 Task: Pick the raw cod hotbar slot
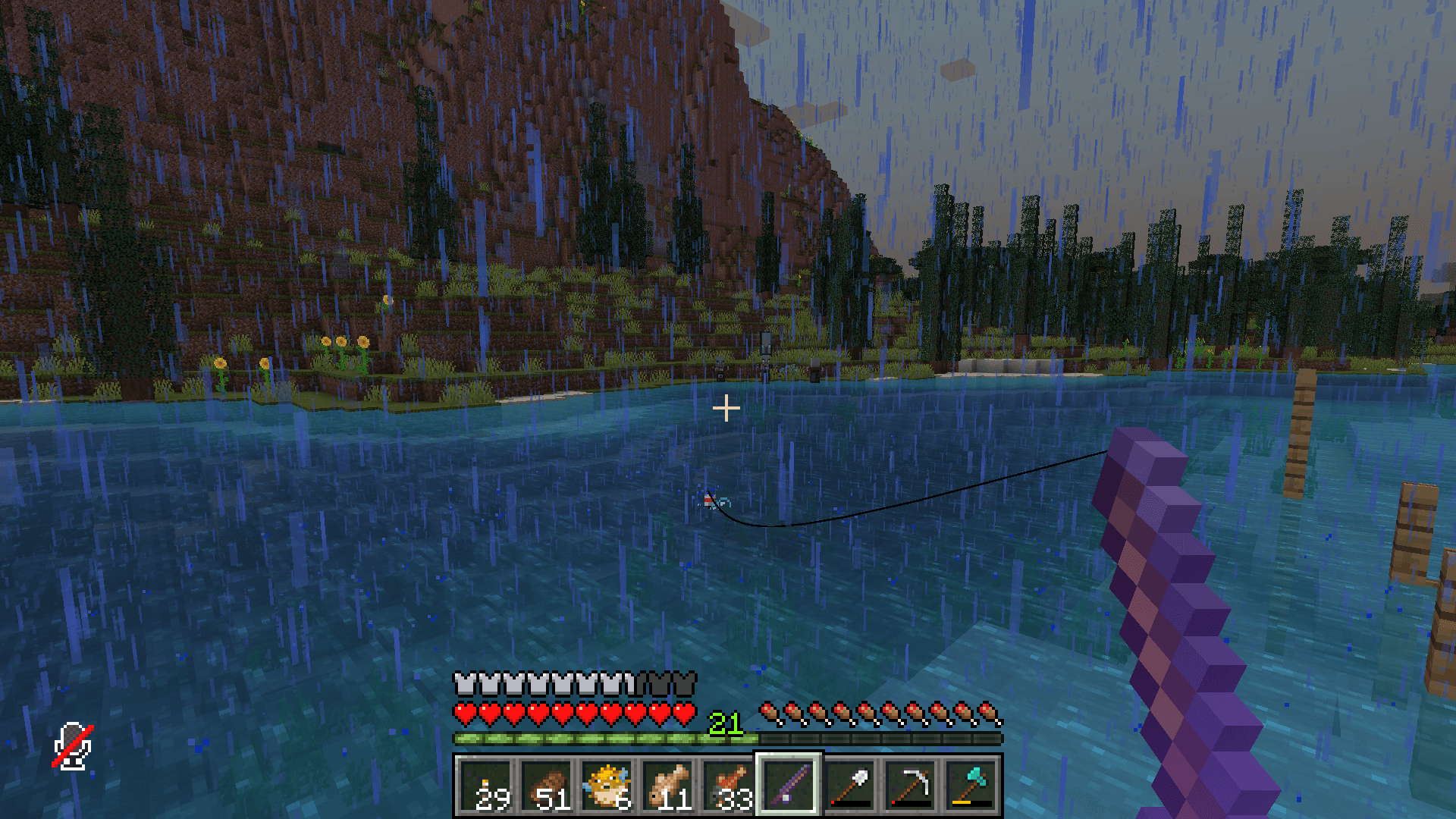(x=668, y=785)
